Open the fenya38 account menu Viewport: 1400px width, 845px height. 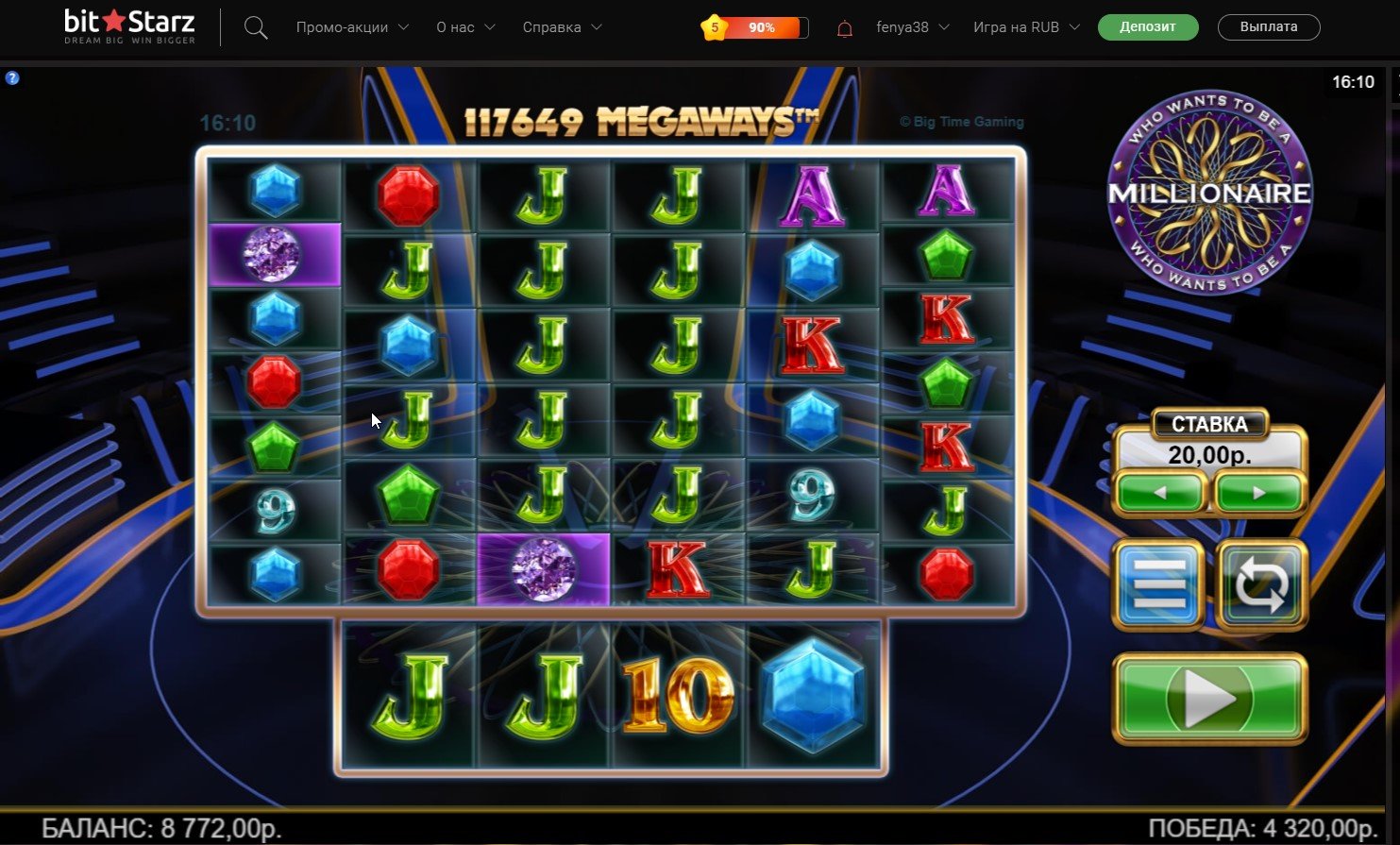pos(912,27)
